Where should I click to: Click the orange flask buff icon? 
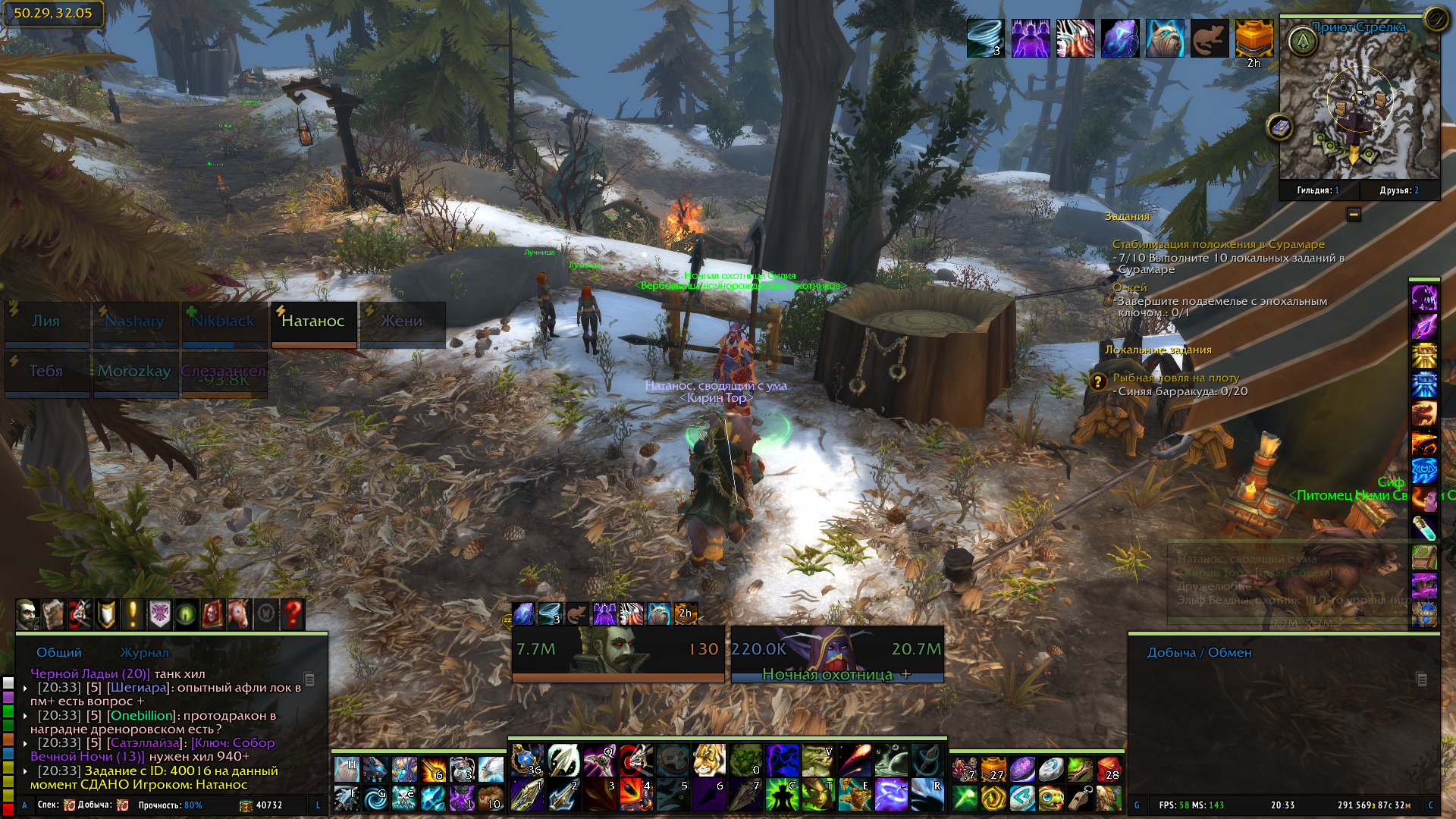click(1254, 38)
